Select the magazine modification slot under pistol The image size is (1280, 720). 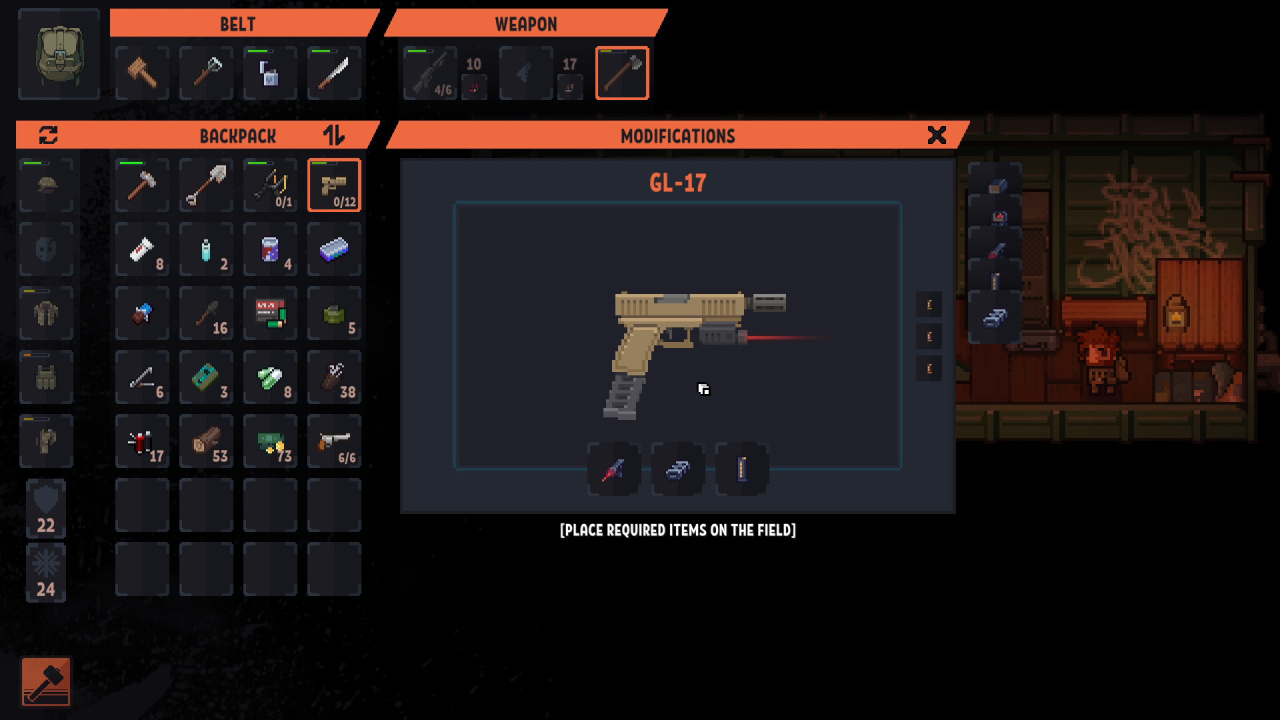coord(742,469)
